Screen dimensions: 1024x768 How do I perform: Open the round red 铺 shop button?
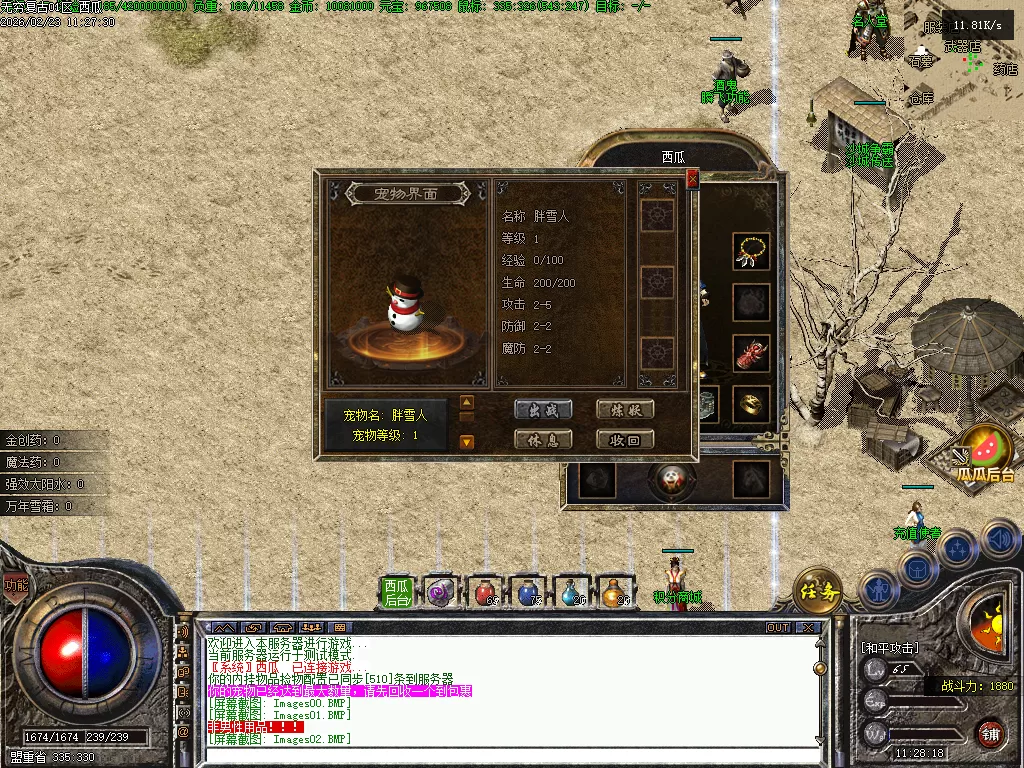coord(990,733)
